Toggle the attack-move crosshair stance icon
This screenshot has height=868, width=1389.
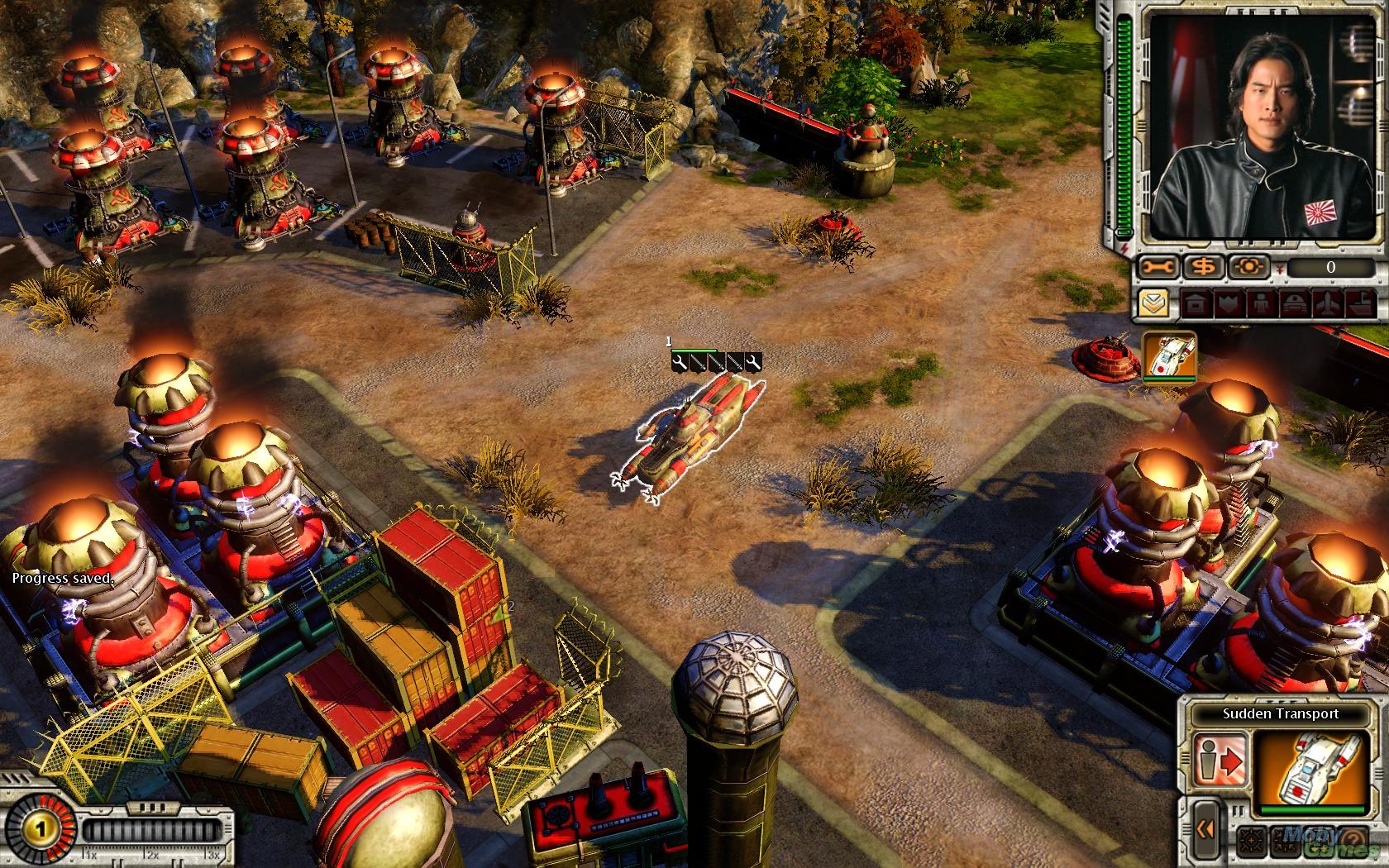click(x=1251, y=842)
